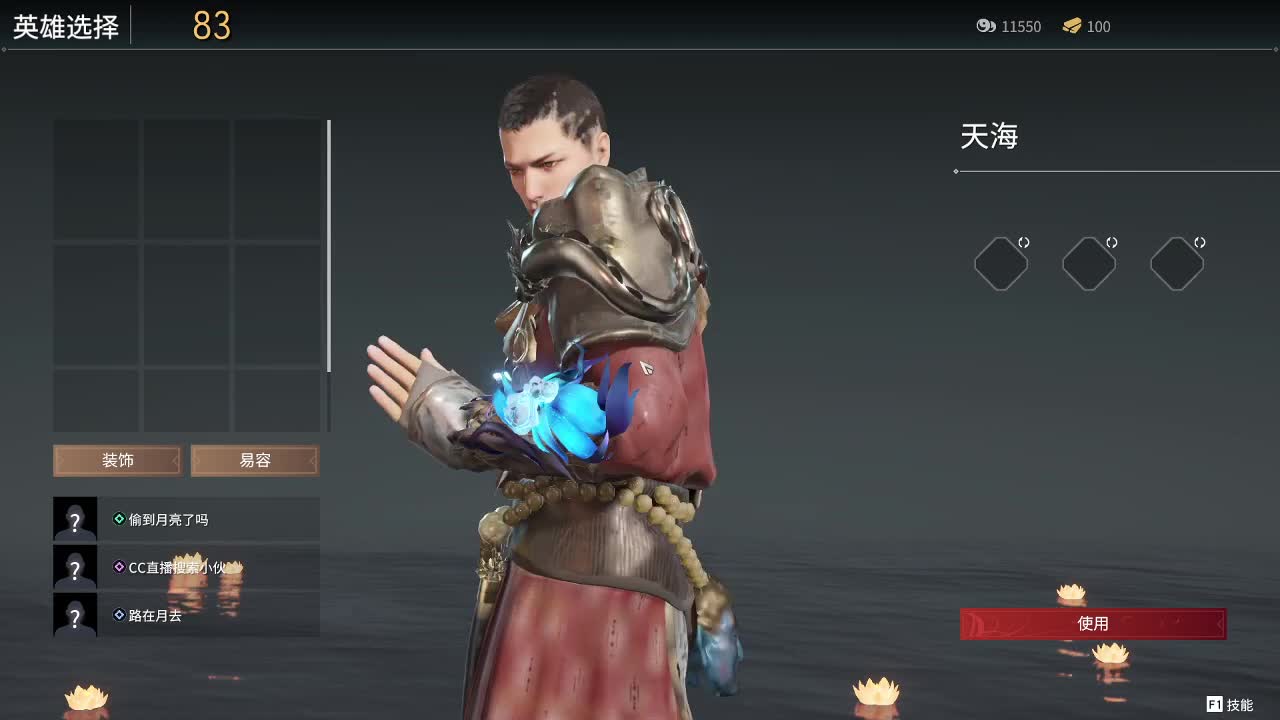Click the gold ingot icon showing 100
This screenshot has height=720, width=1280.
click(x=1073, y=27)
